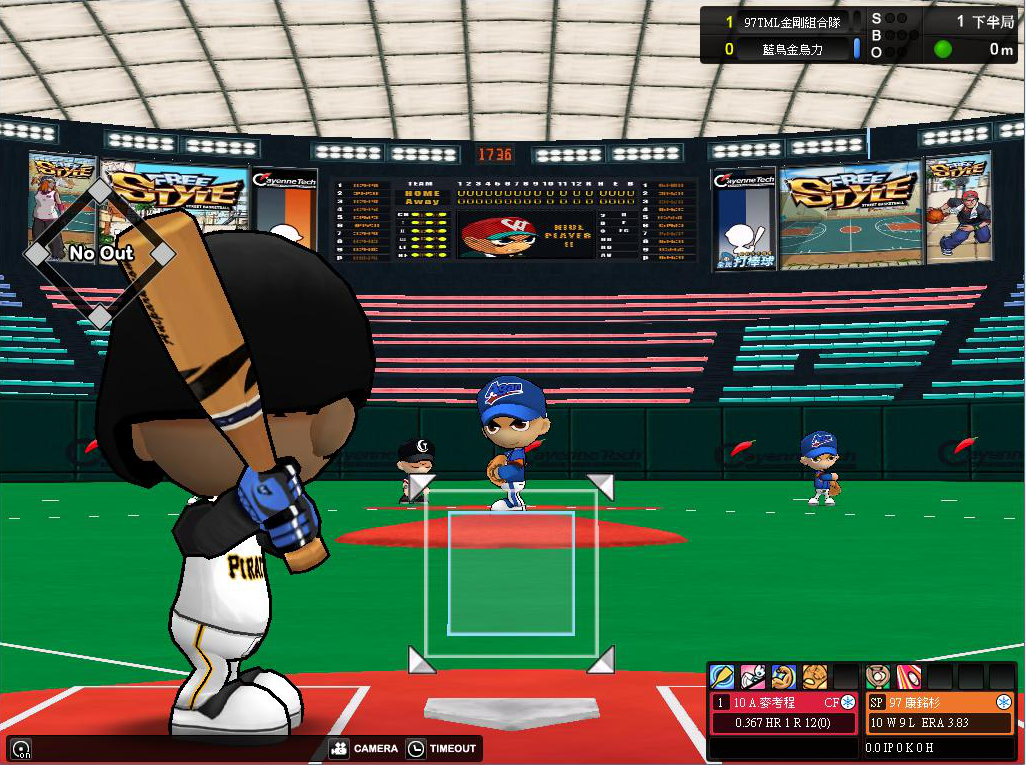Select the batter info panel for 10 A.麥考程
Image resolution: width=1026 pixels, height=765 pixels.
[x=784, y=713]
